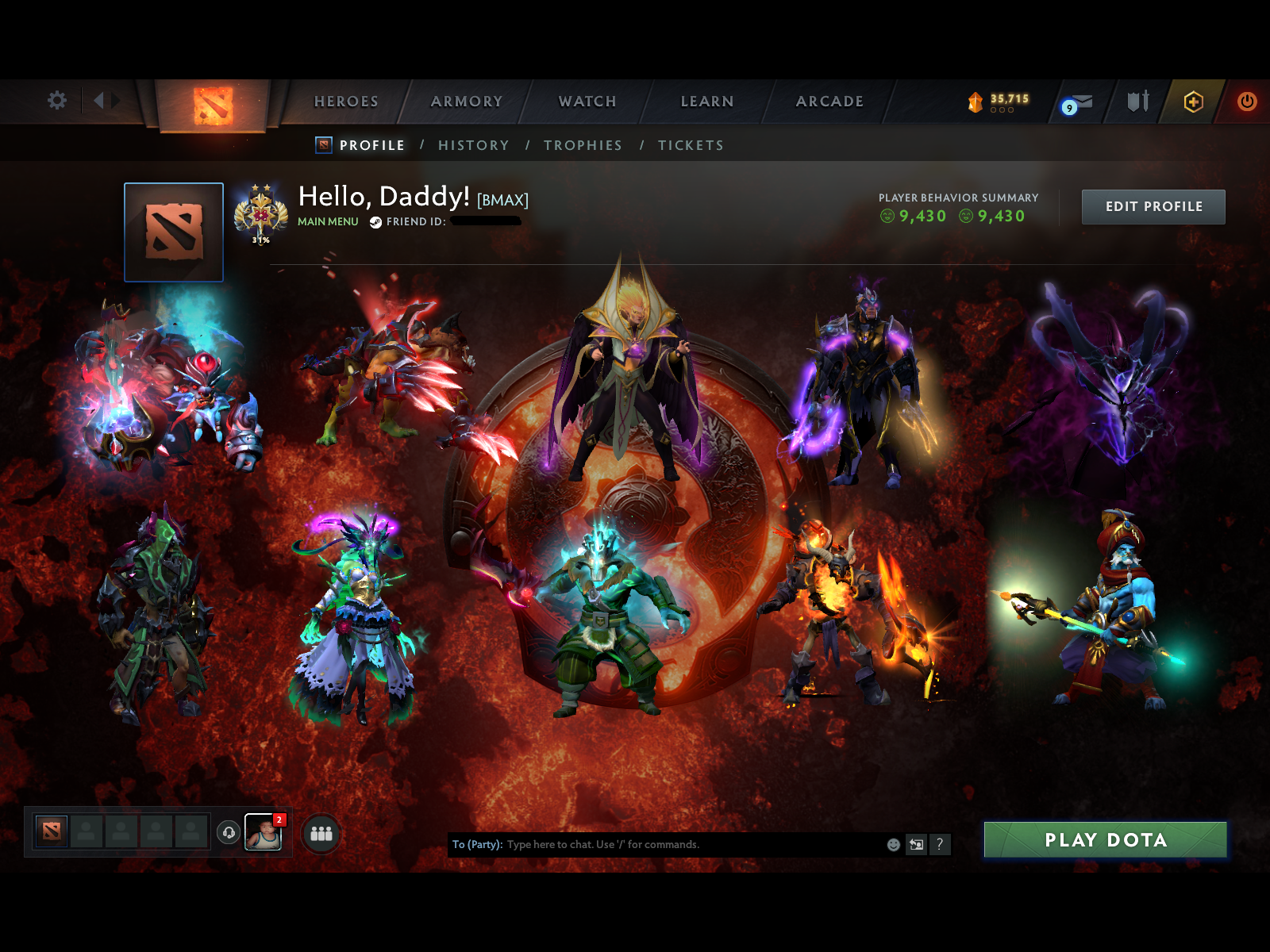Open the armory shield-and-sword icon

(x=1137, y=102)
